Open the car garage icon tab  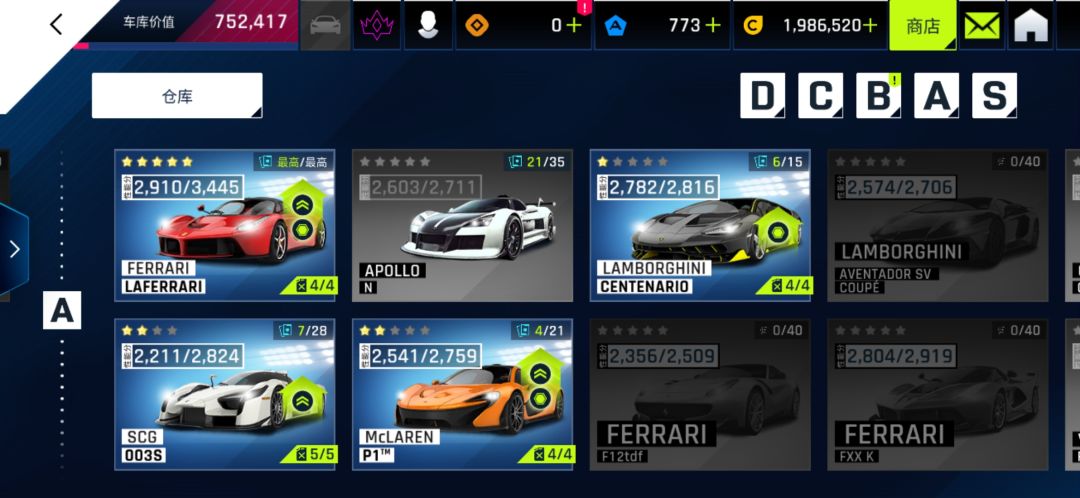(x=326, y=26)
